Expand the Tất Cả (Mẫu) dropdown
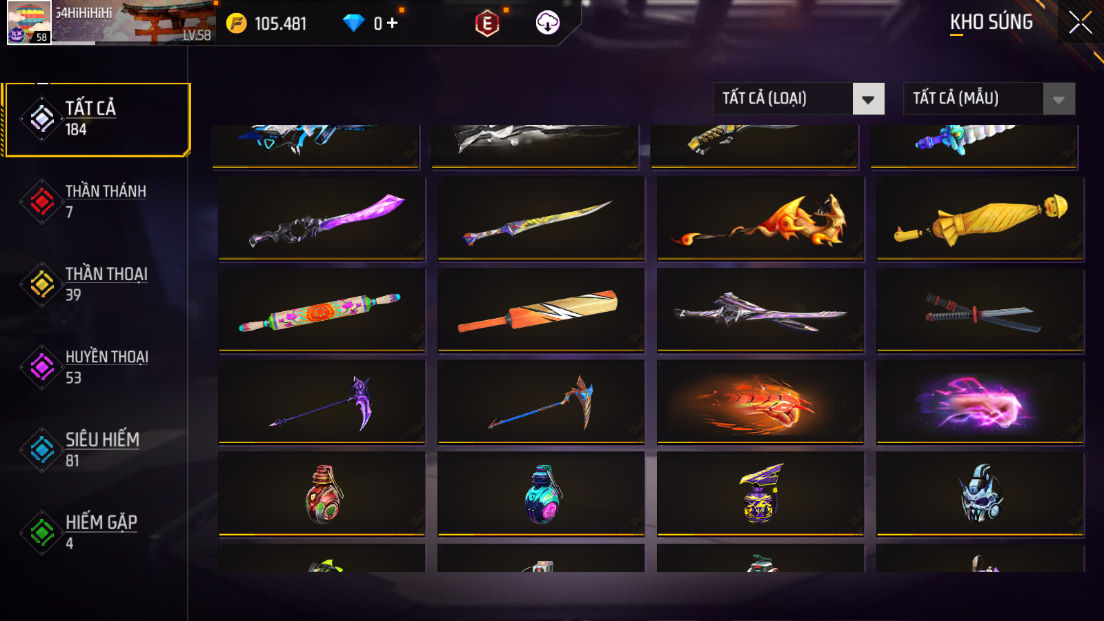This screenshot has height=621, width=1104. click(x=988, y=98)
